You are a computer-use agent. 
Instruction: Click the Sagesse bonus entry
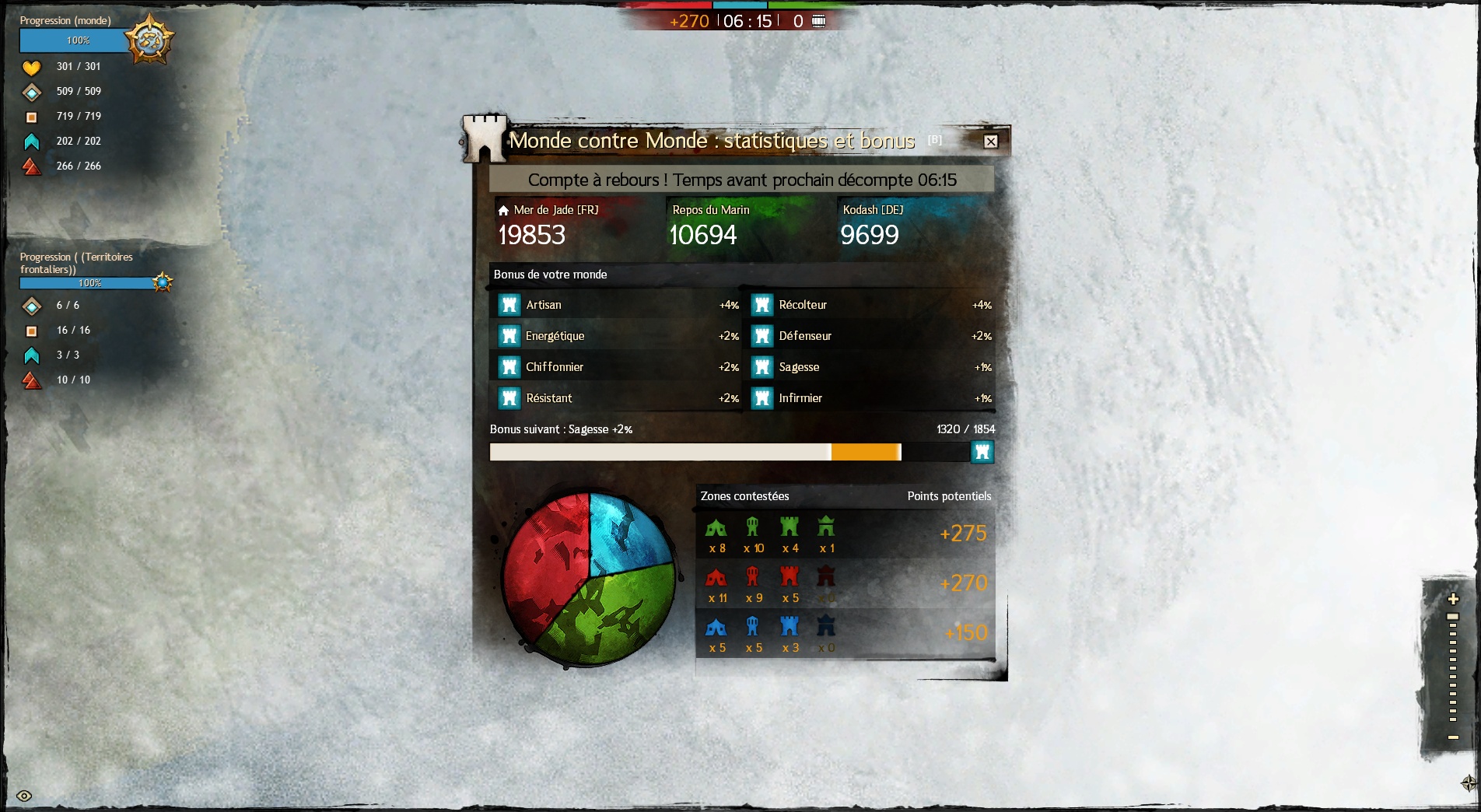coord(870,367)
